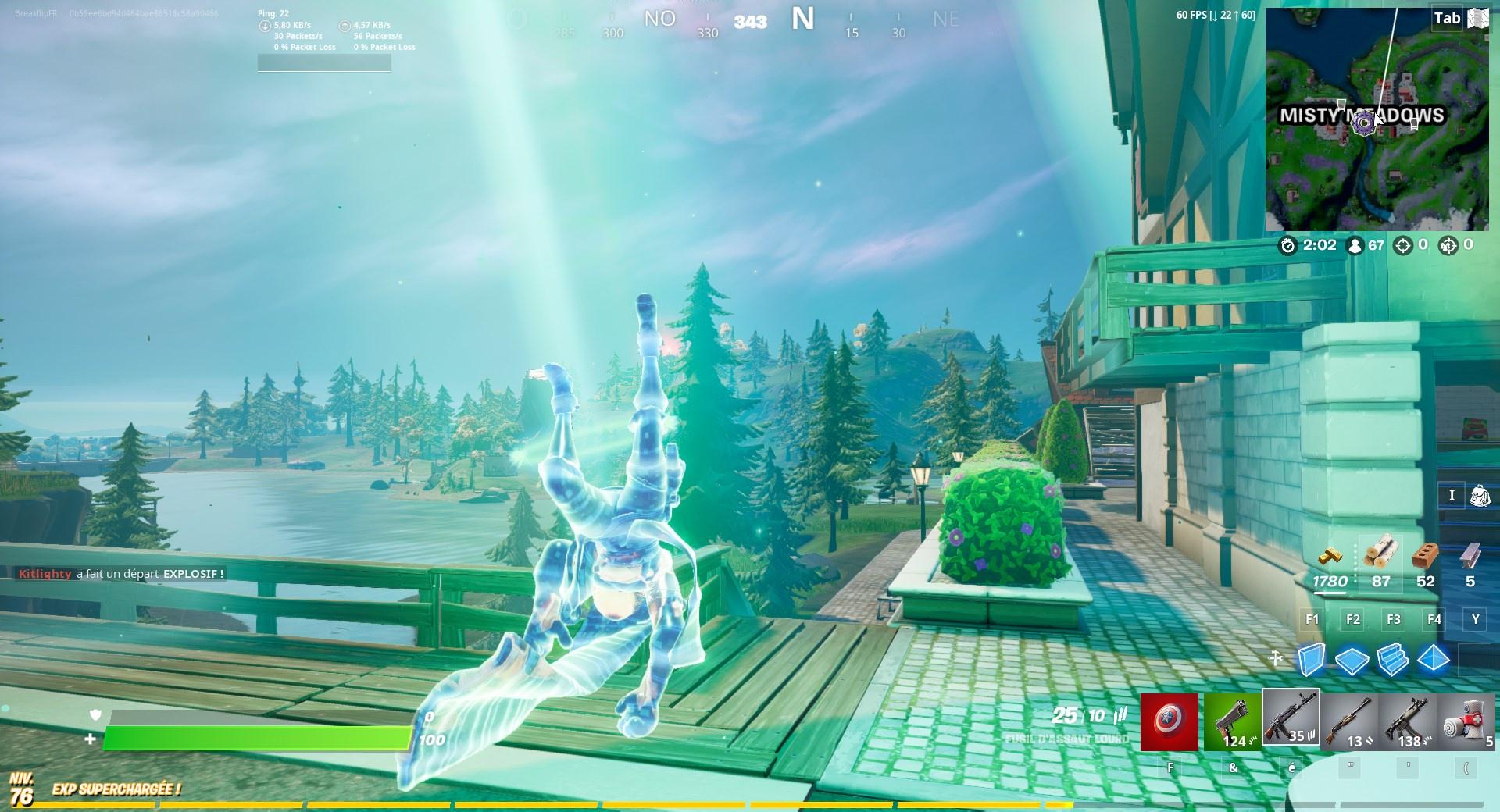Click the trap edit tool icon near build slots
This screenshot has width=1500, height=812.
tap(1275, 657)
